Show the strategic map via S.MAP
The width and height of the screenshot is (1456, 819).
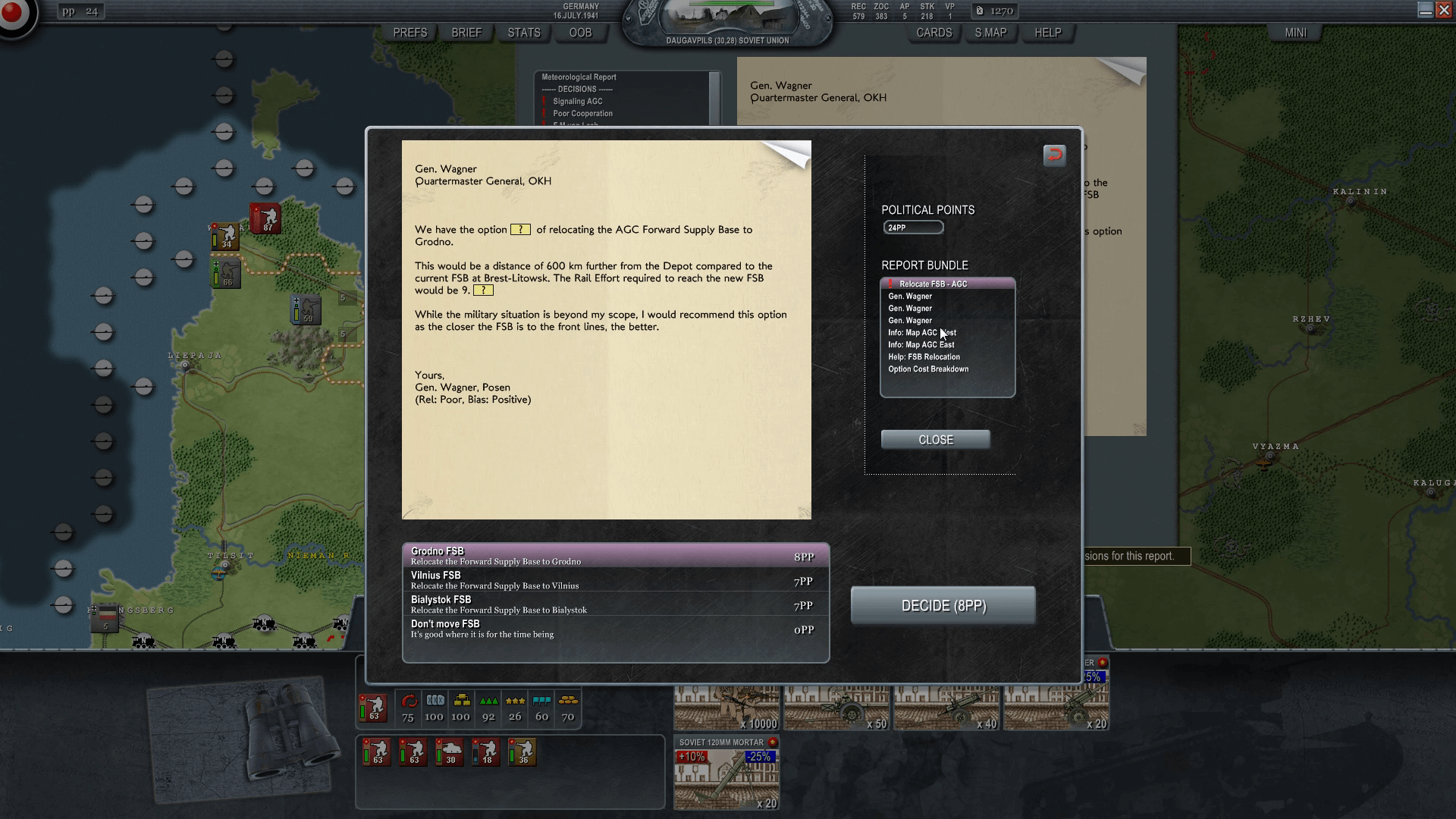[990, 33]
